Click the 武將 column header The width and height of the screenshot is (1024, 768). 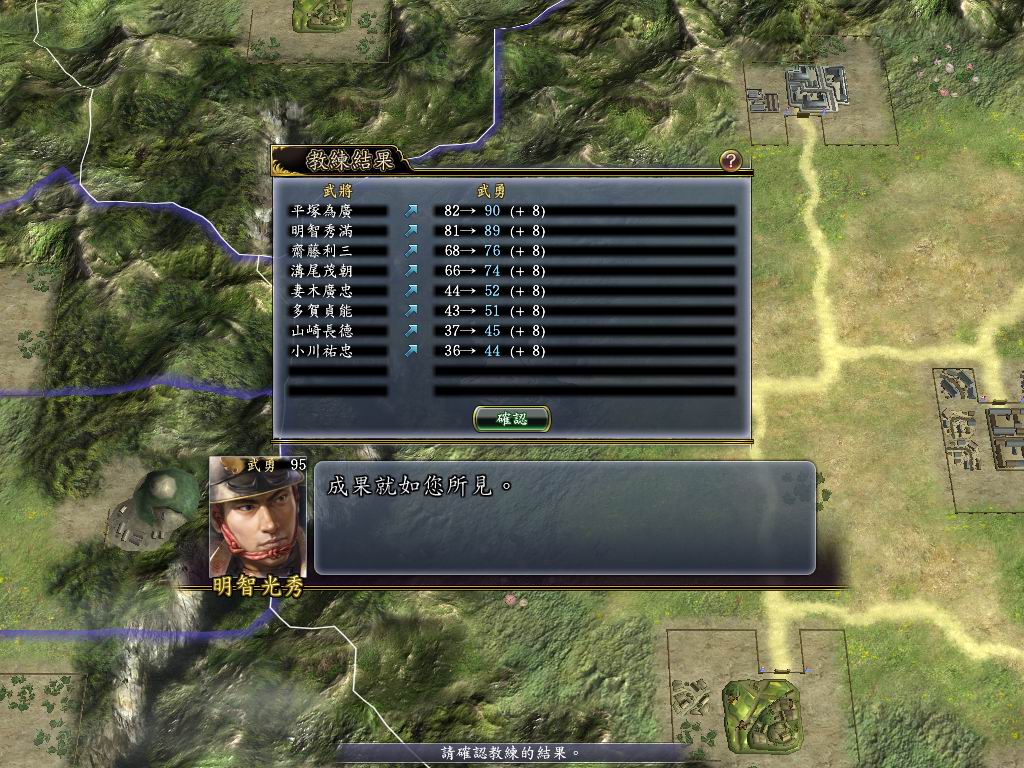pyautogui.click(x=337, y=190)
